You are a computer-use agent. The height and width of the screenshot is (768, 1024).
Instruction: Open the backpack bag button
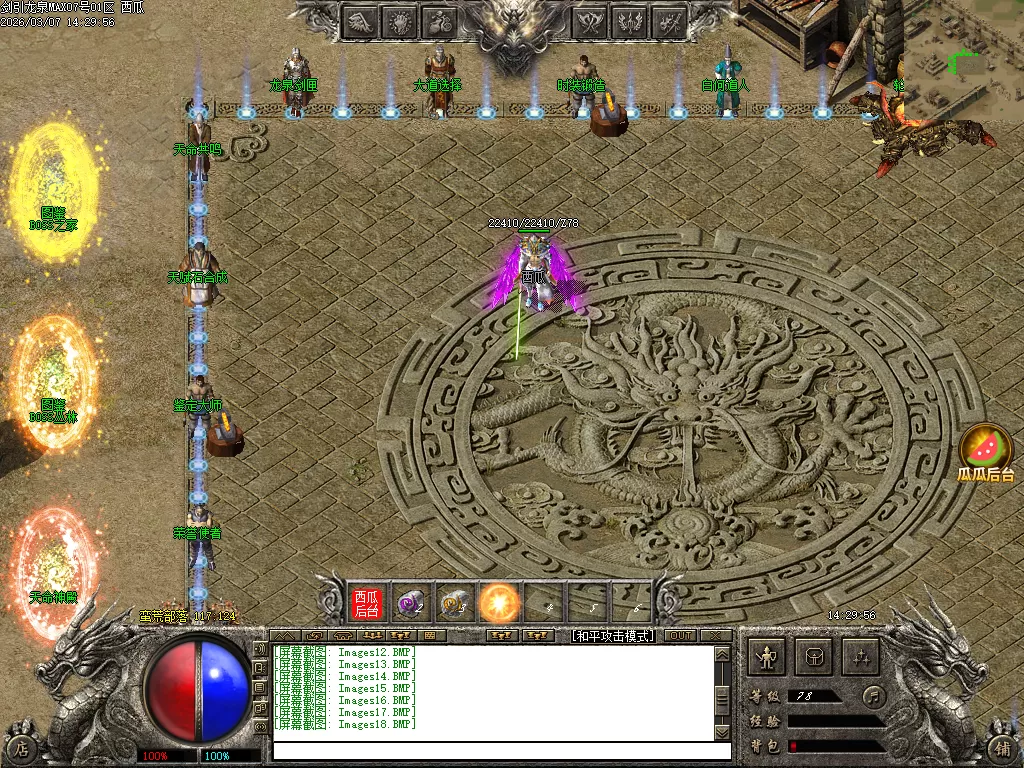[x=814, y=657]
